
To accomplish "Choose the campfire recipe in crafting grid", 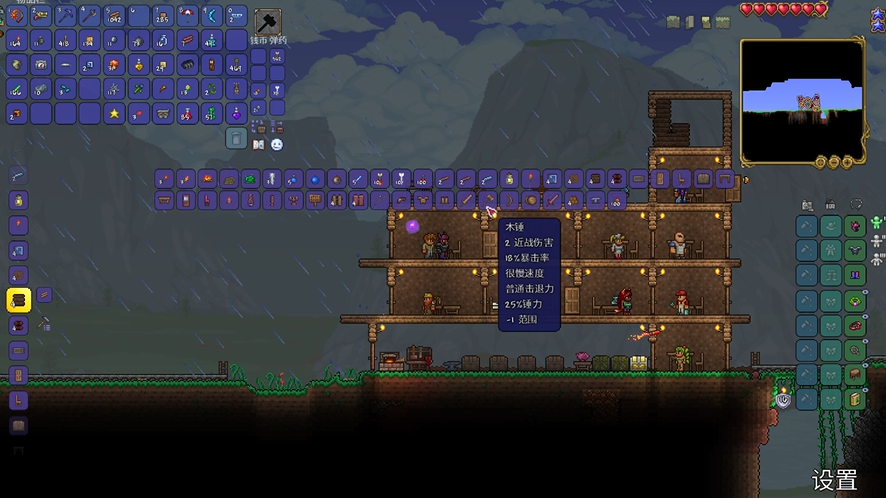I will click(x=207, y=179).
